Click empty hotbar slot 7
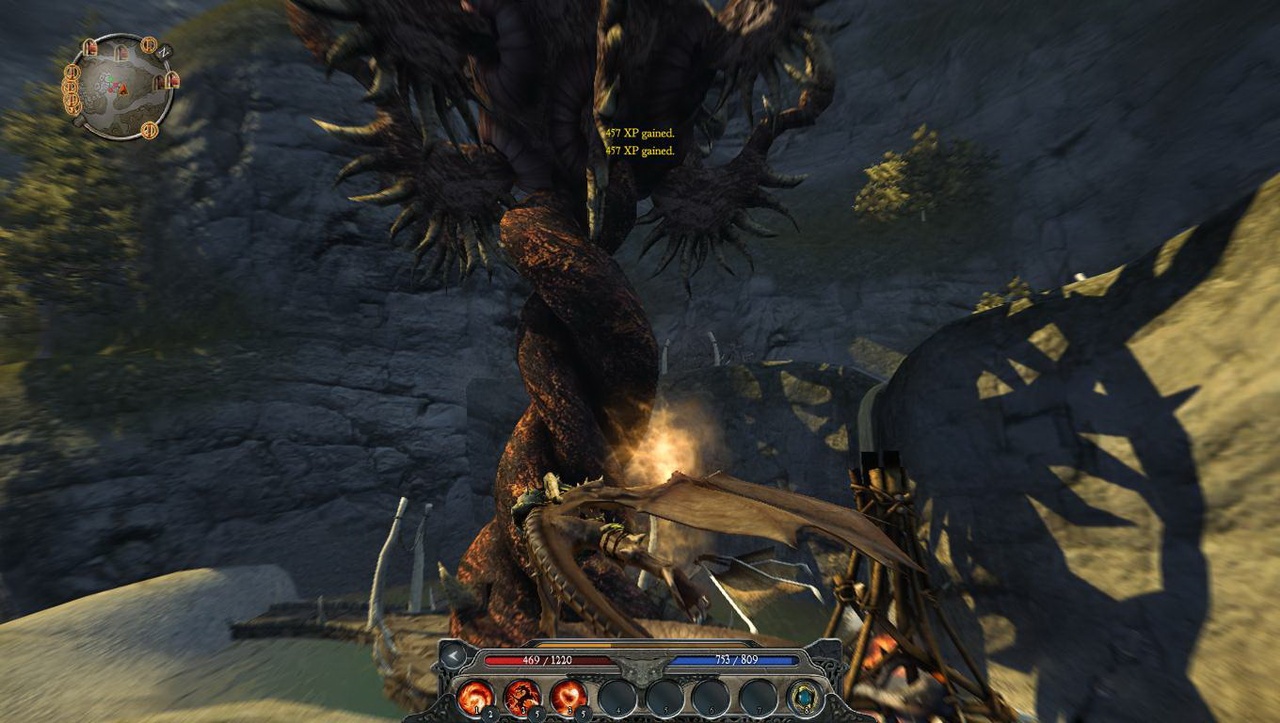This screenshot has width=1280, height=723. (758, 698)
